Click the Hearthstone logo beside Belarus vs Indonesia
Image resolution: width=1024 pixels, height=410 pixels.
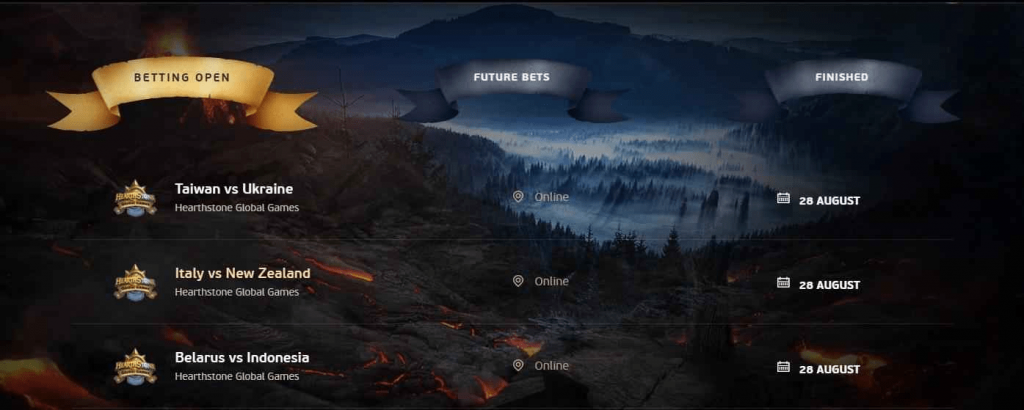135,366
